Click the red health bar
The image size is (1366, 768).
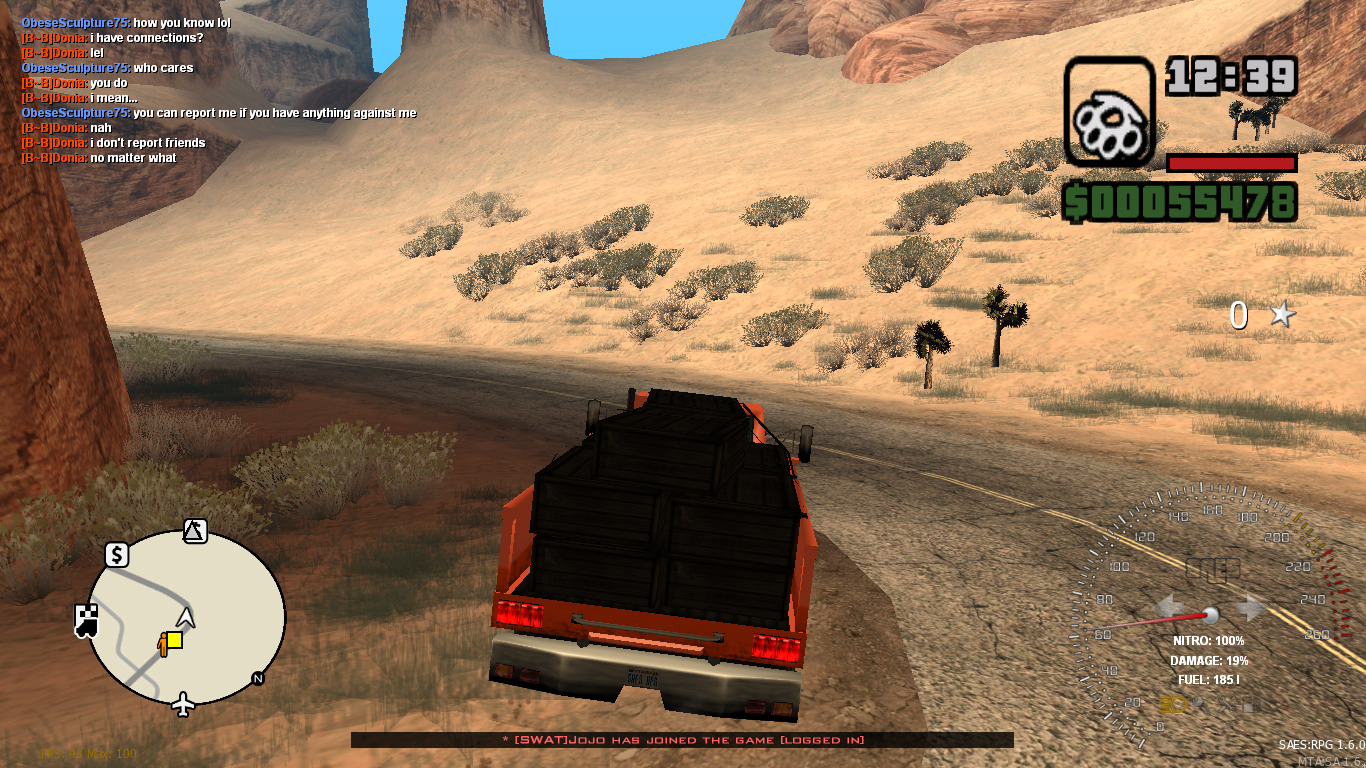[1232, 163]
